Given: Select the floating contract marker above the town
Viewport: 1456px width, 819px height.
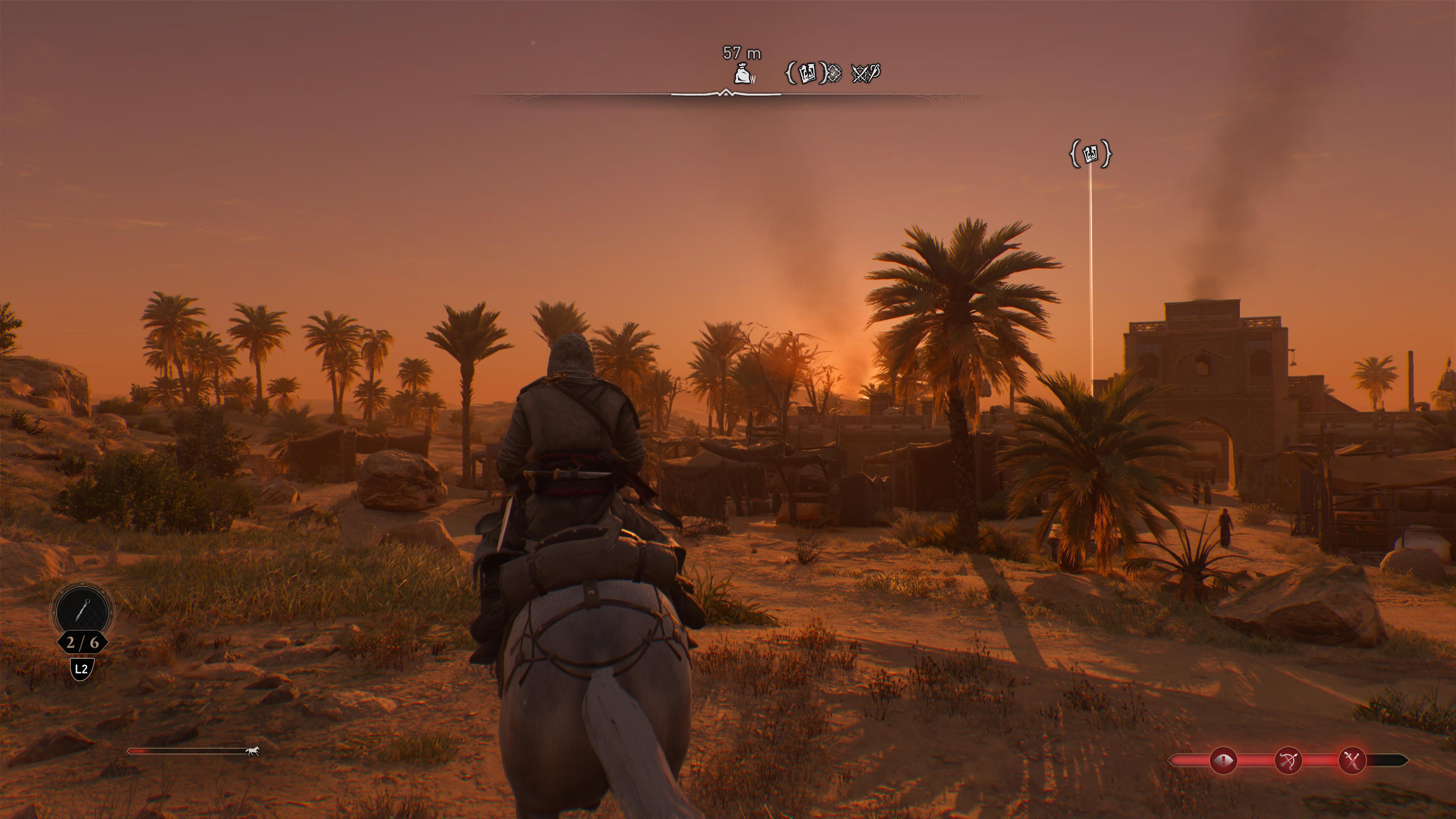Looking at the screenshot, I should tap(1090, 154).
